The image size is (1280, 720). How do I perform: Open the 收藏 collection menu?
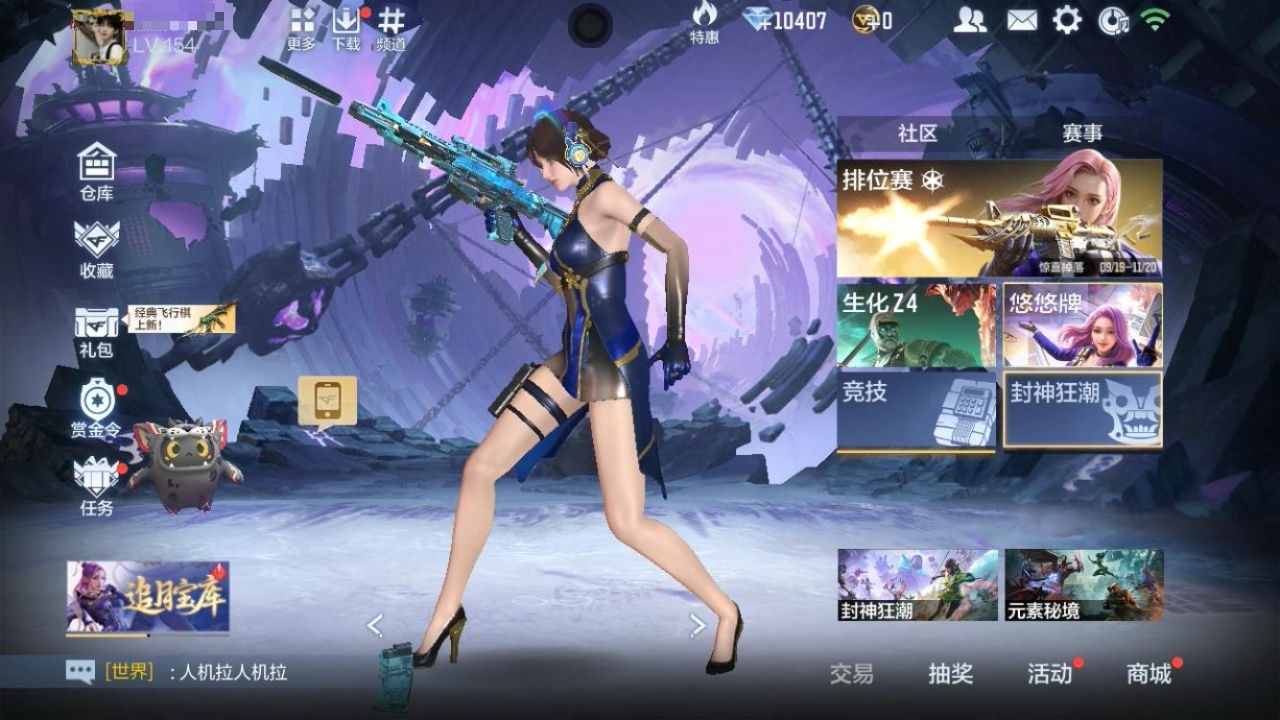(x=97, y=247)
